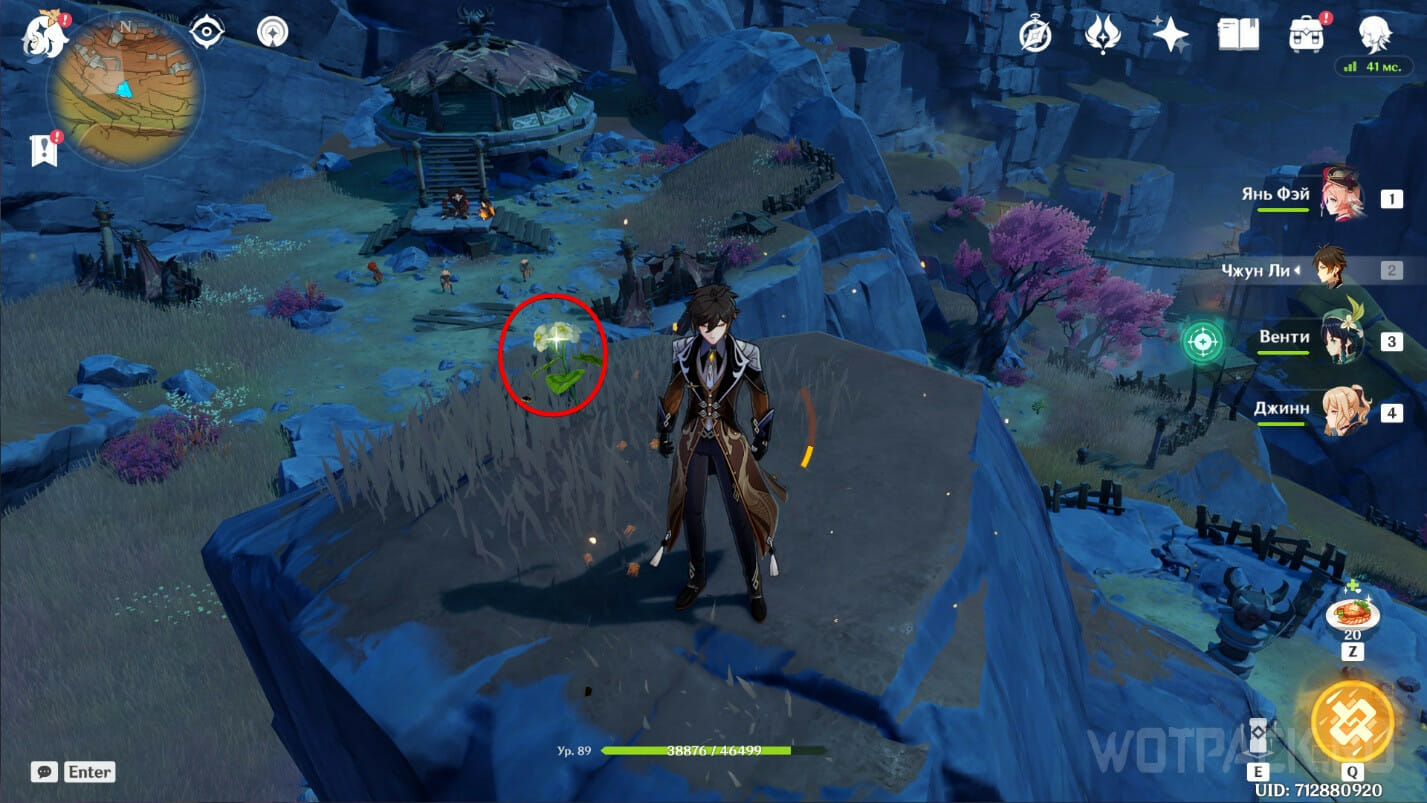
Task: Open the battle pass icon
Action: (x=1102, y=35)
